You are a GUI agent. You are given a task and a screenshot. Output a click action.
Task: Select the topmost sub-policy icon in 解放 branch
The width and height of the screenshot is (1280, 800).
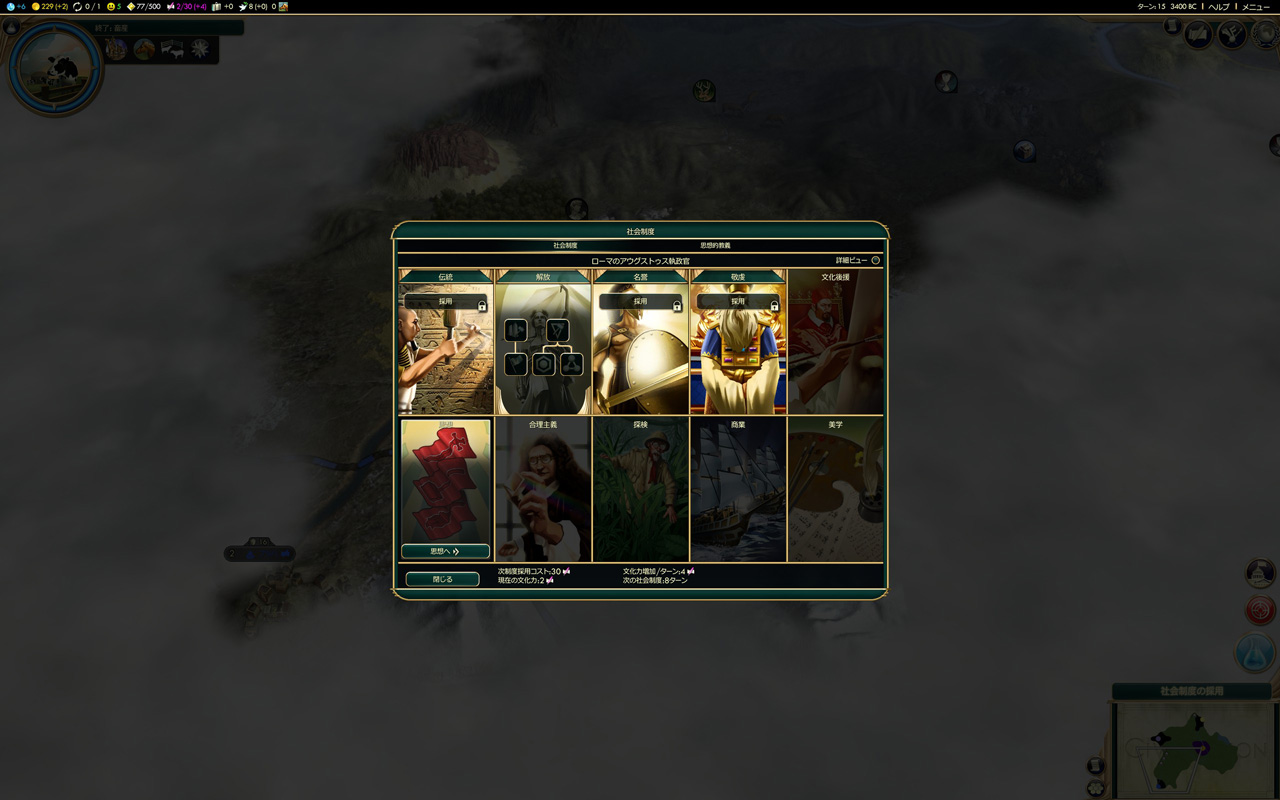pyautogui.click(x=515, y=330)
